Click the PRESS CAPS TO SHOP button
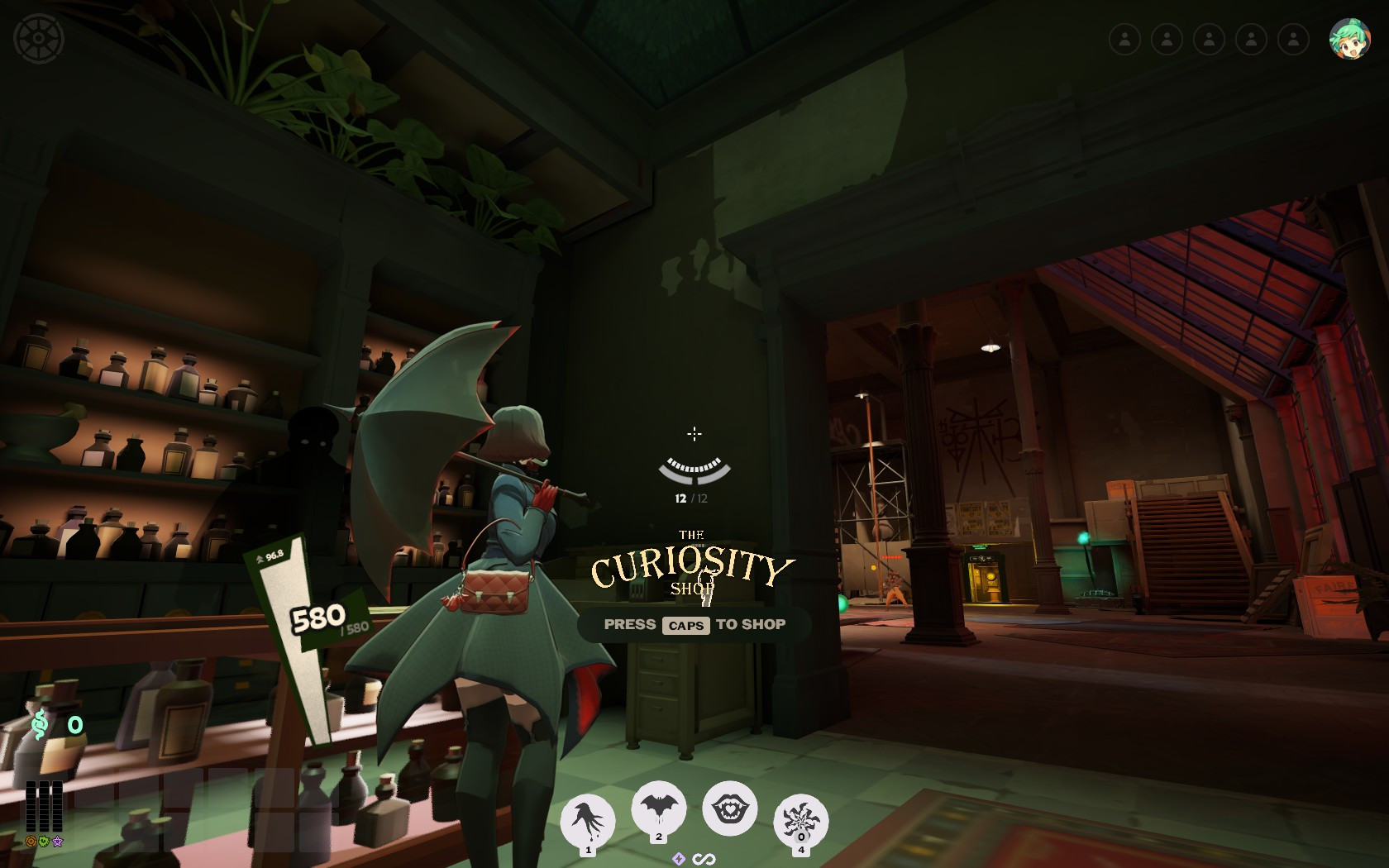This screenshot has height=868, width=1389. pos(694,625)
